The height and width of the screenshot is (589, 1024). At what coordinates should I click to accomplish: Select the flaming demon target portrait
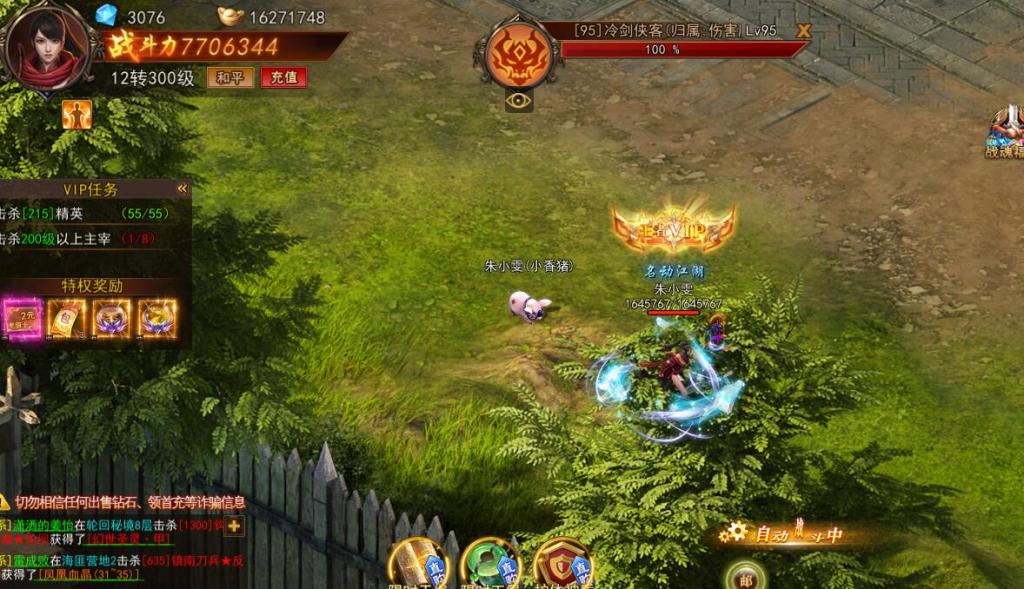518,53
